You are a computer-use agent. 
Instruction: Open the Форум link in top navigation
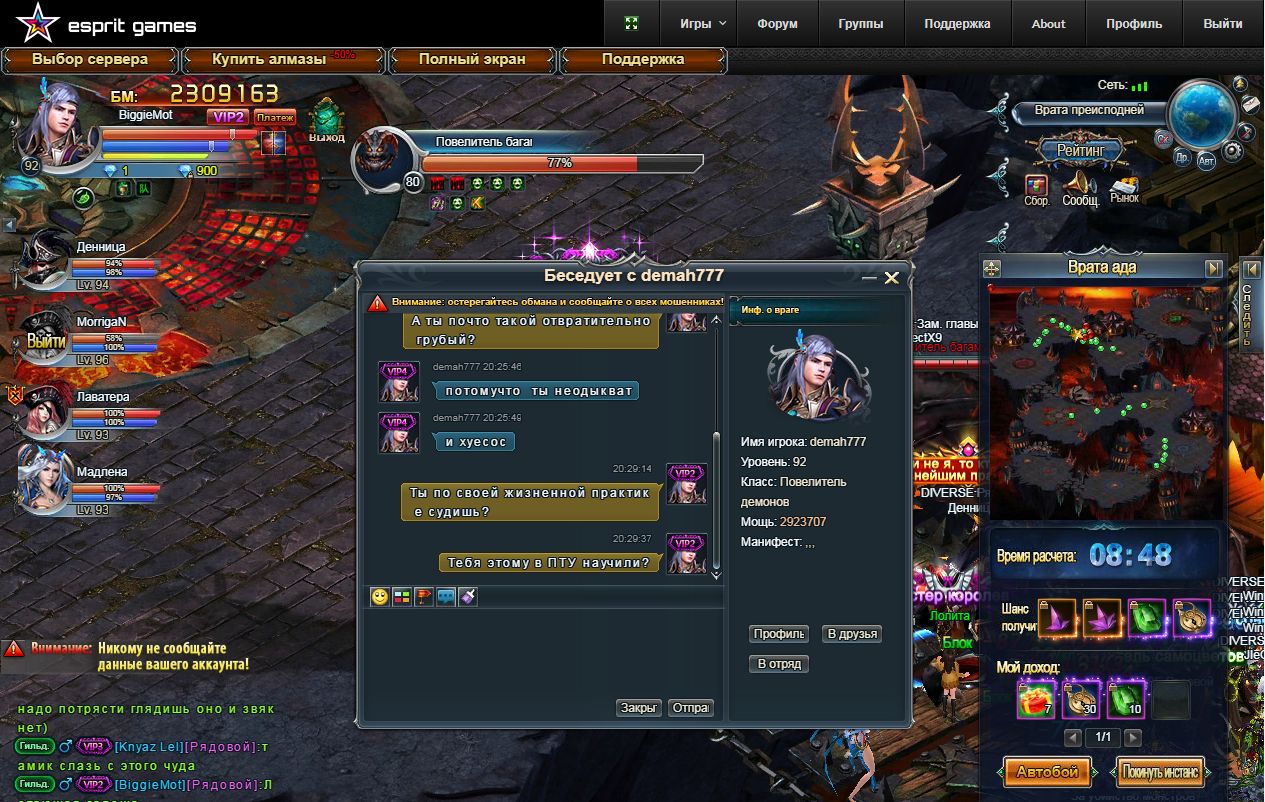pos(777,24)
